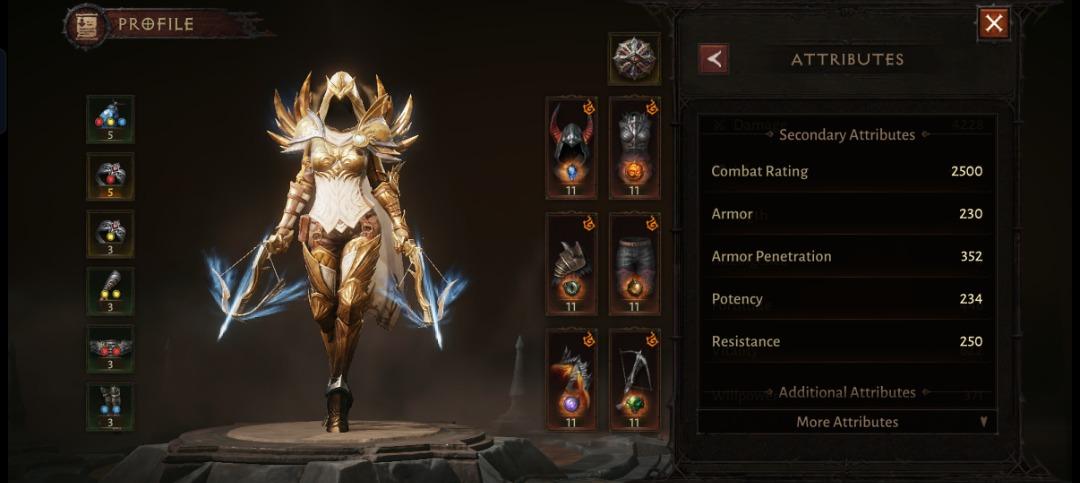Open the round paragon emblem icon

click(634, 59)
